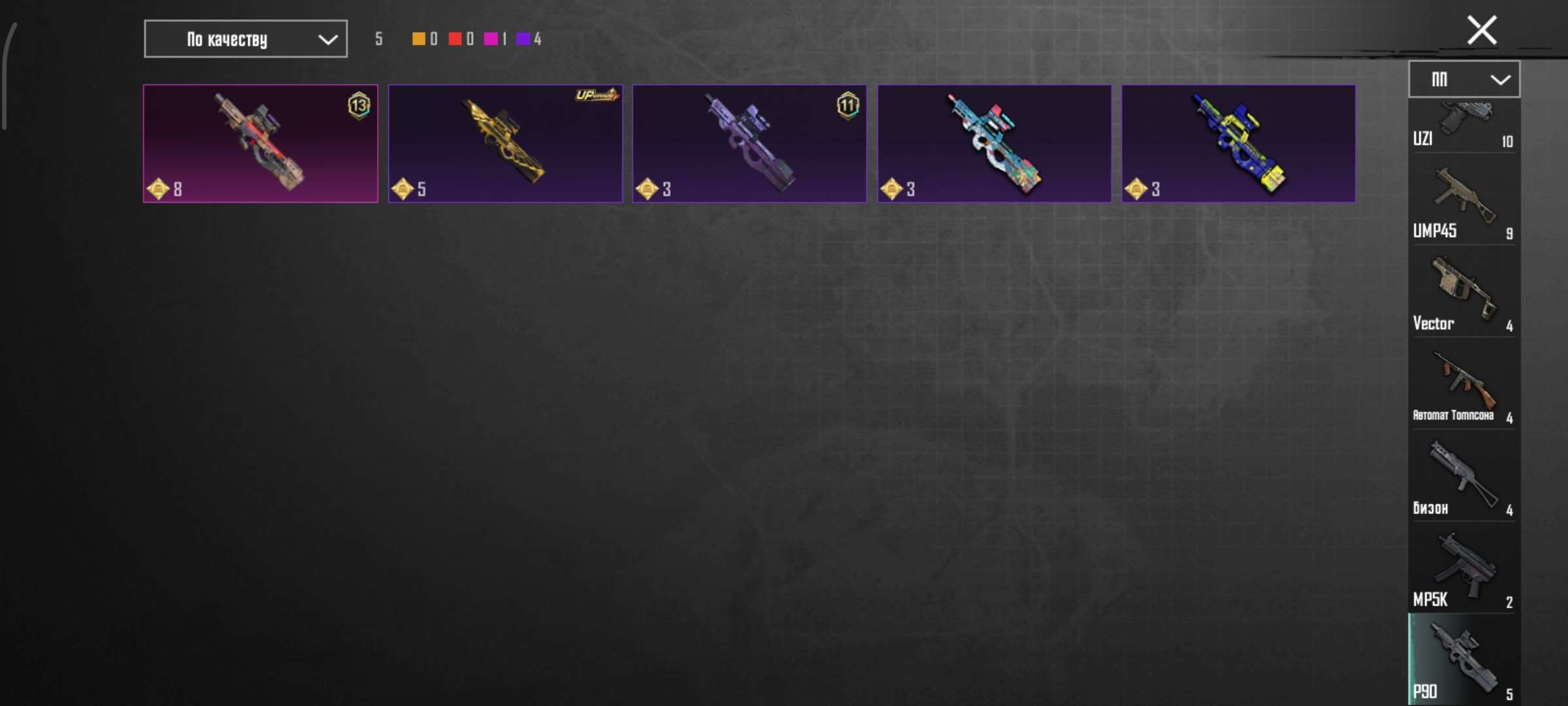Open the "По качеству" sort dropdown
The image size is (1568, 706).
coord(246,39)
